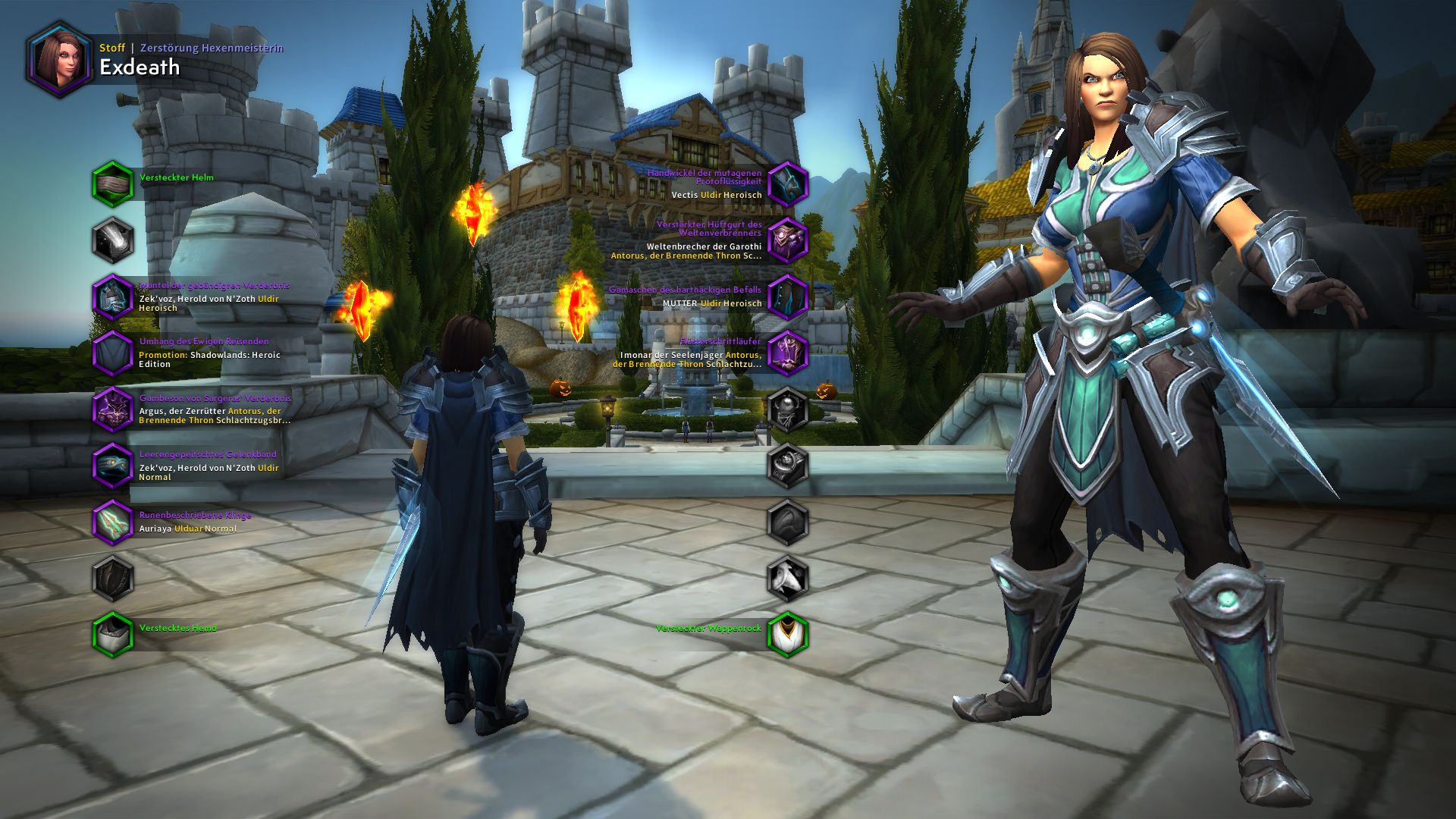Click the Handwickel der mutagenen Protoflüssigkeit glove icon
This screenshot has height=819, width=1456.
pyautogui.click(x=789, y=182)
